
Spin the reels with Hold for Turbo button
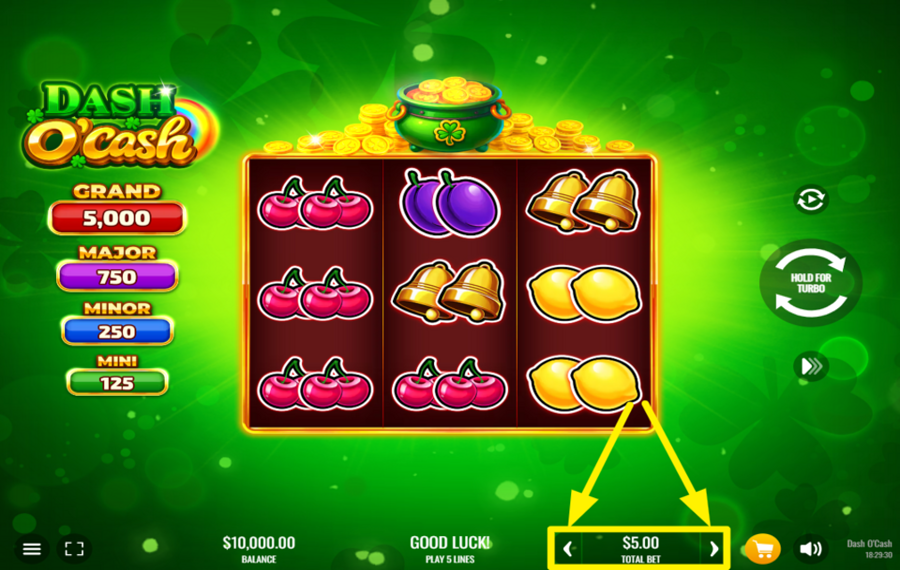pos(810,283)
